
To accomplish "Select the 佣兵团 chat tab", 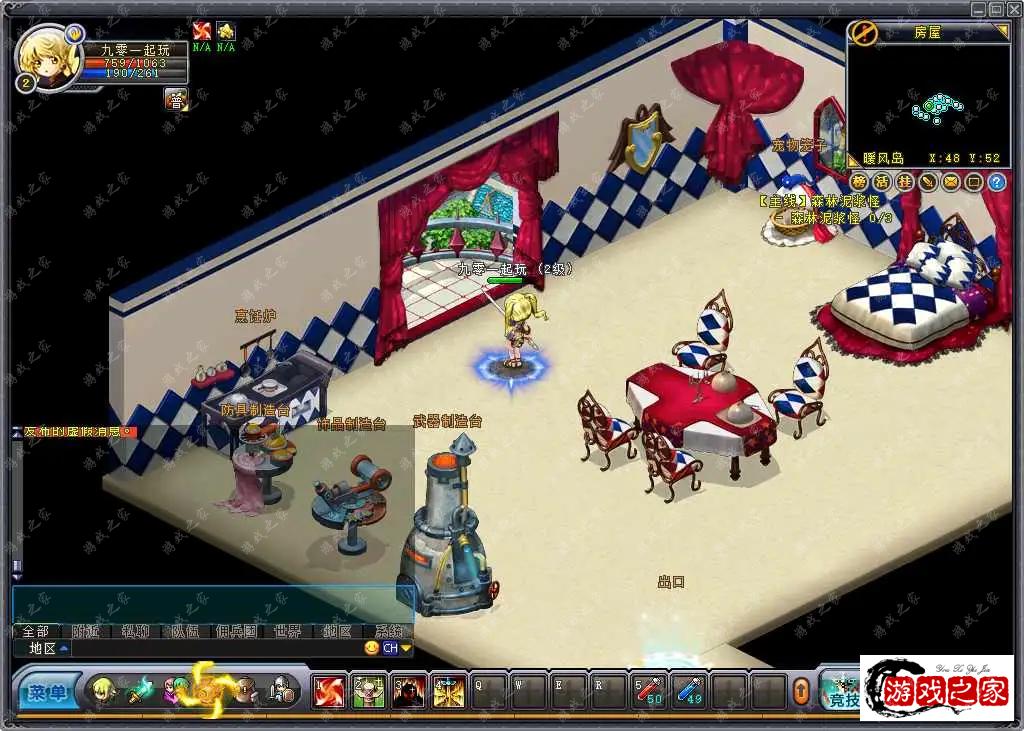I will (x=236, y=631).
